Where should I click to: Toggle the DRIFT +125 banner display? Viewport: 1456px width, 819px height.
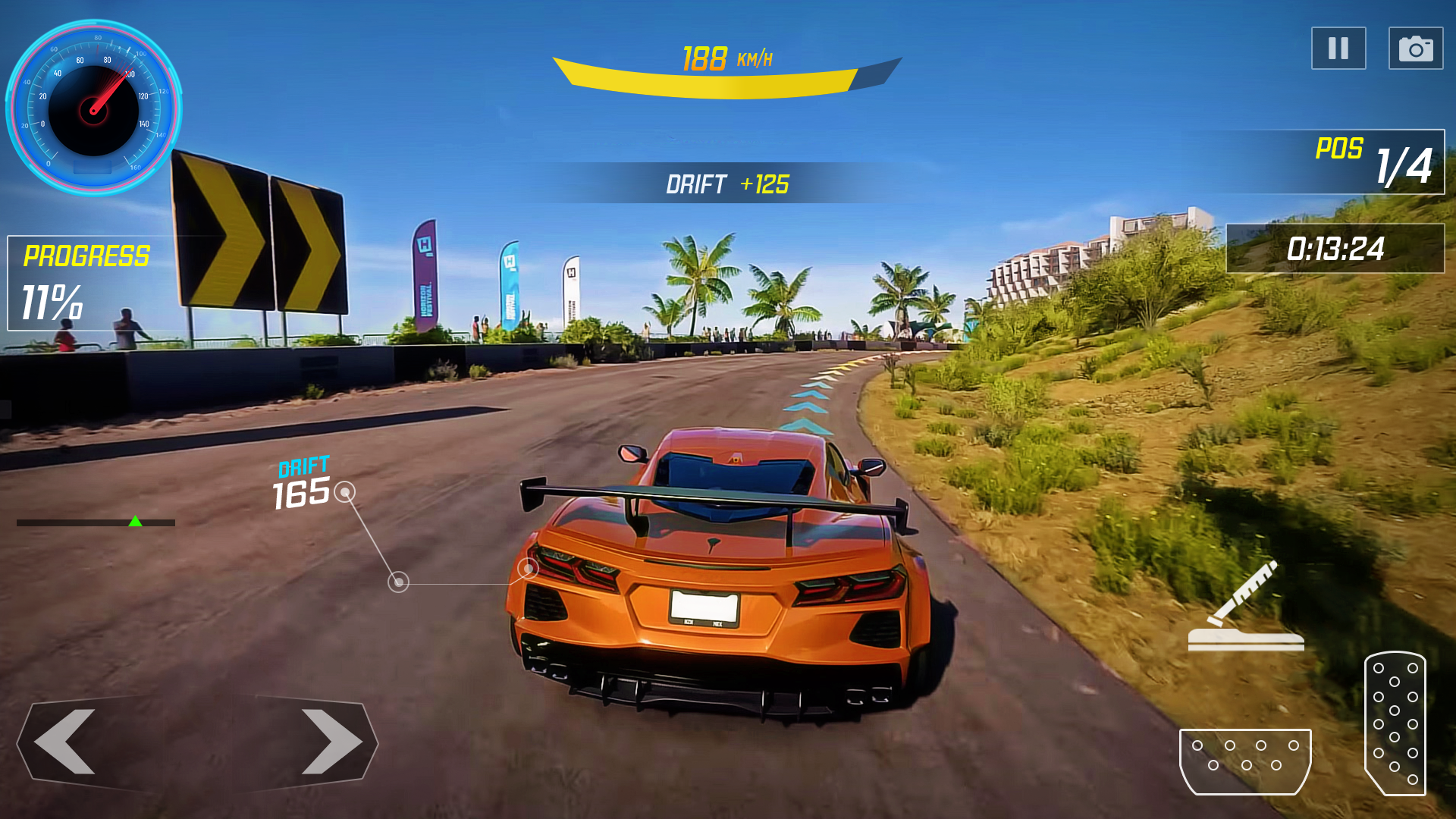[x=728, y=183]
